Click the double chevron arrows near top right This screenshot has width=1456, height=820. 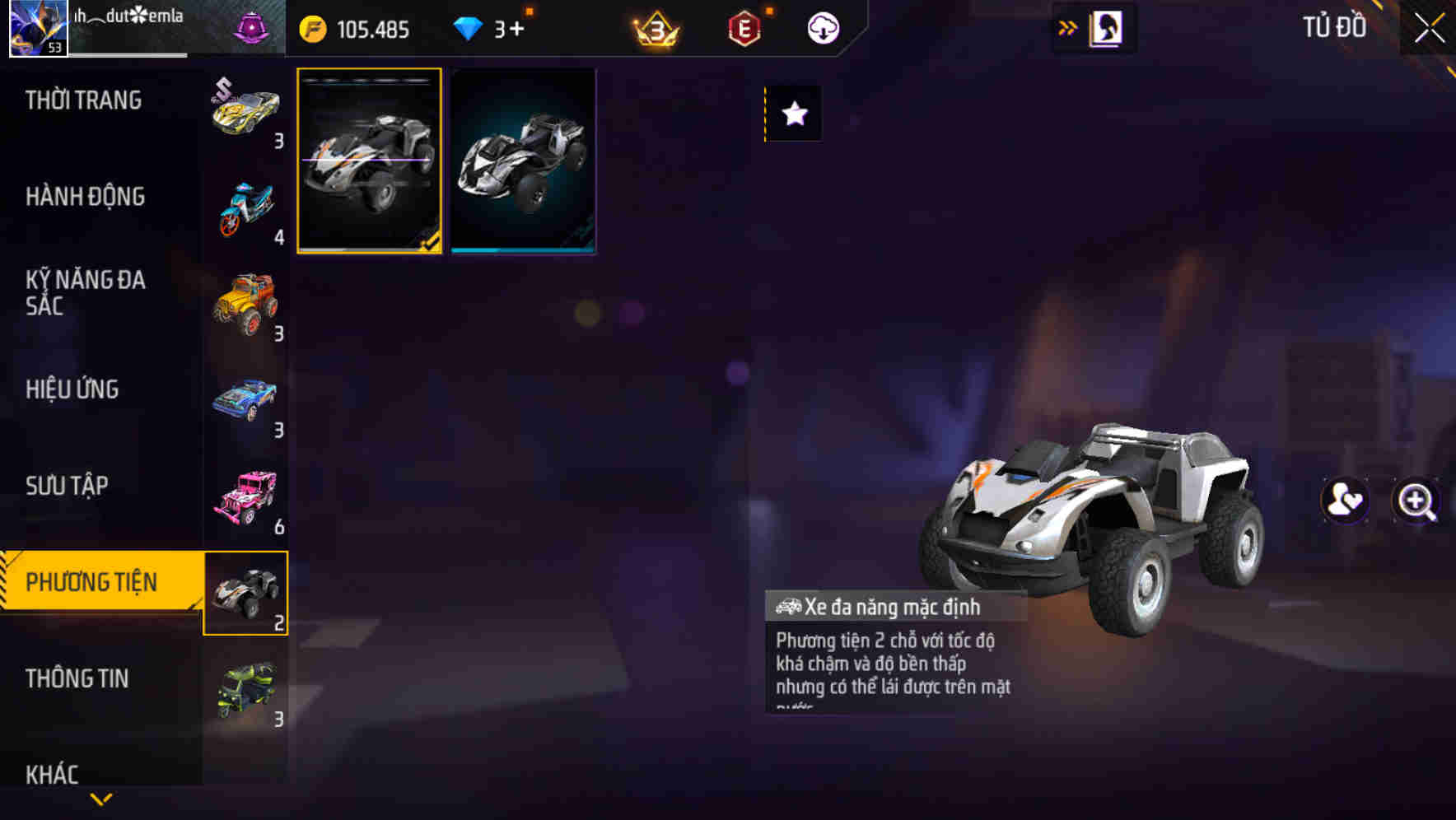(x=1069, y=26)
